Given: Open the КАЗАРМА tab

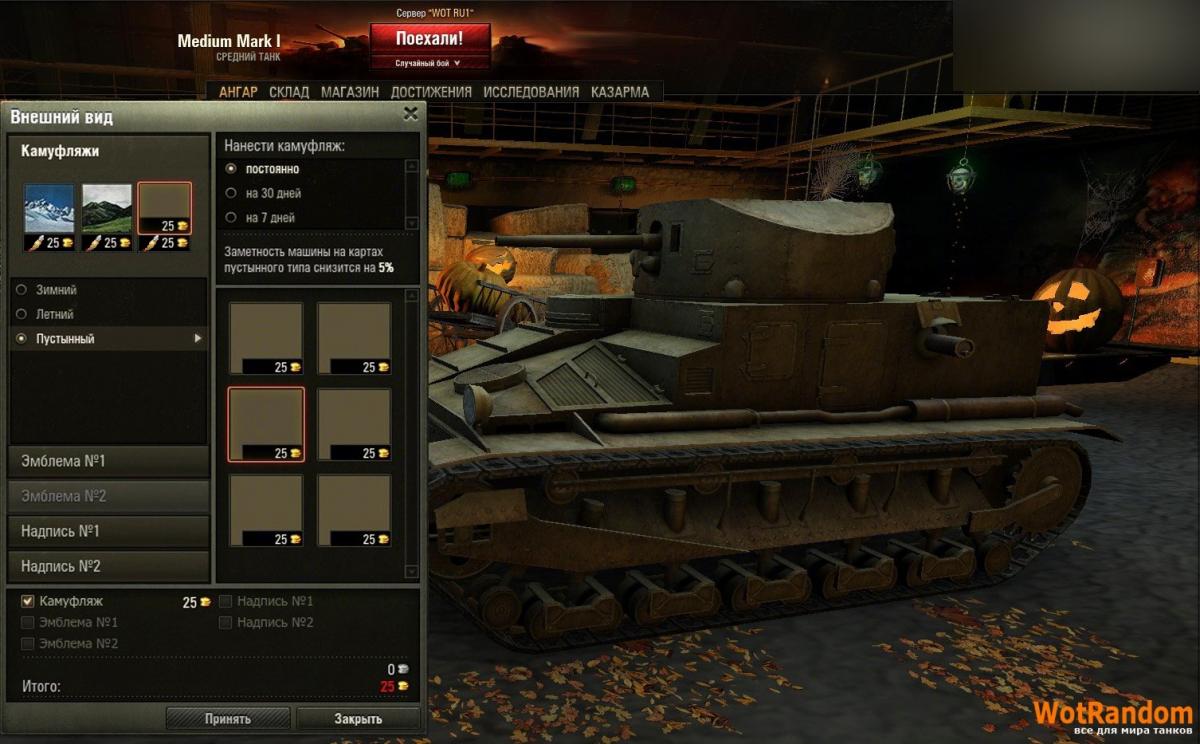Looking at the screenshot, I should [620, 92].
